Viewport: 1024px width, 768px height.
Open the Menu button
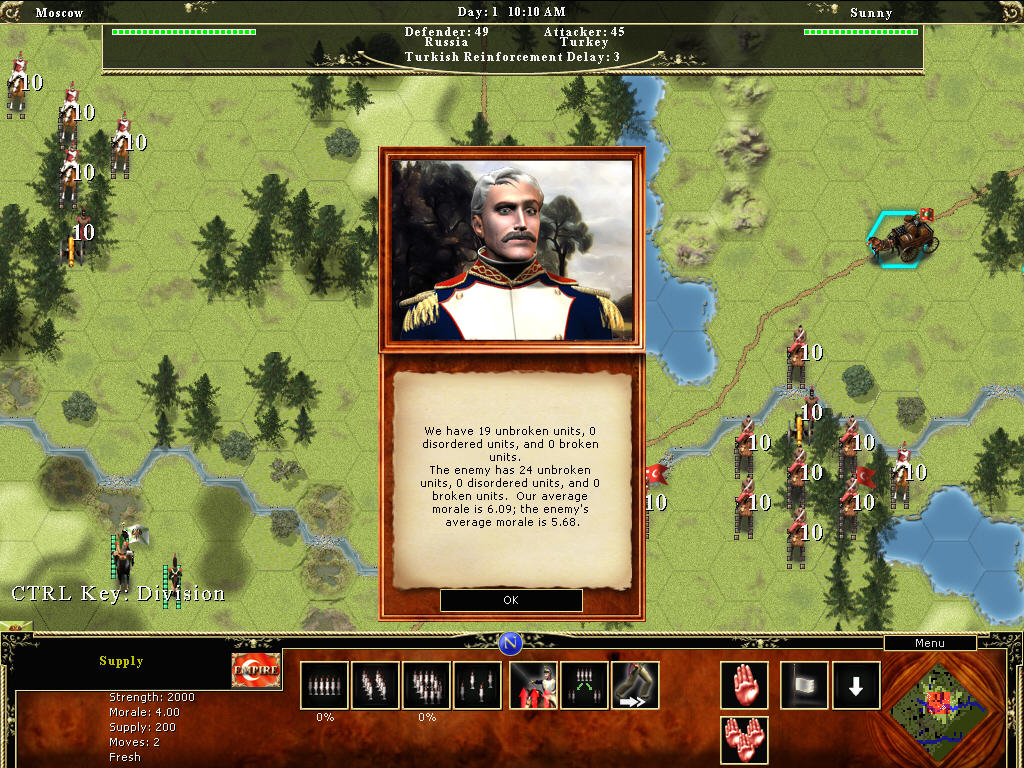click(x=929, y=643)
